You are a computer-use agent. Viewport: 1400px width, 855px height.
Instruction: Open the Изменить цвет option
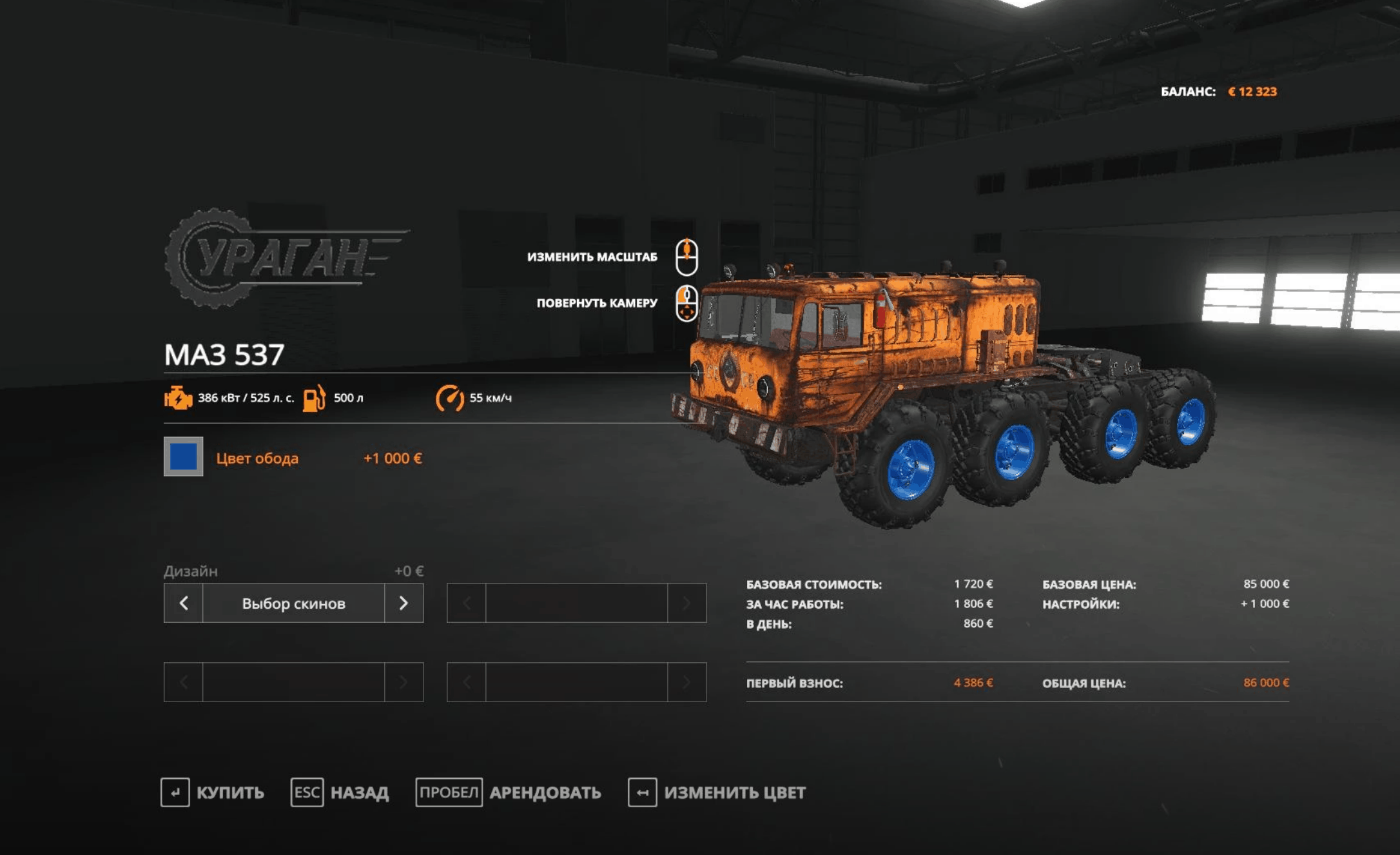pyautogui.click(x=717, y=792)
